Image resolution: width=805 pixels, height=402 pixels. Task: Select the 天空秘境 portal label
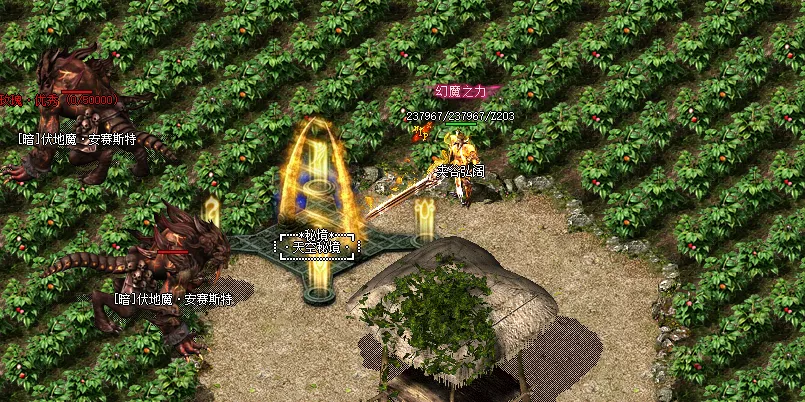pyautogui.click(x=317, y=247)
